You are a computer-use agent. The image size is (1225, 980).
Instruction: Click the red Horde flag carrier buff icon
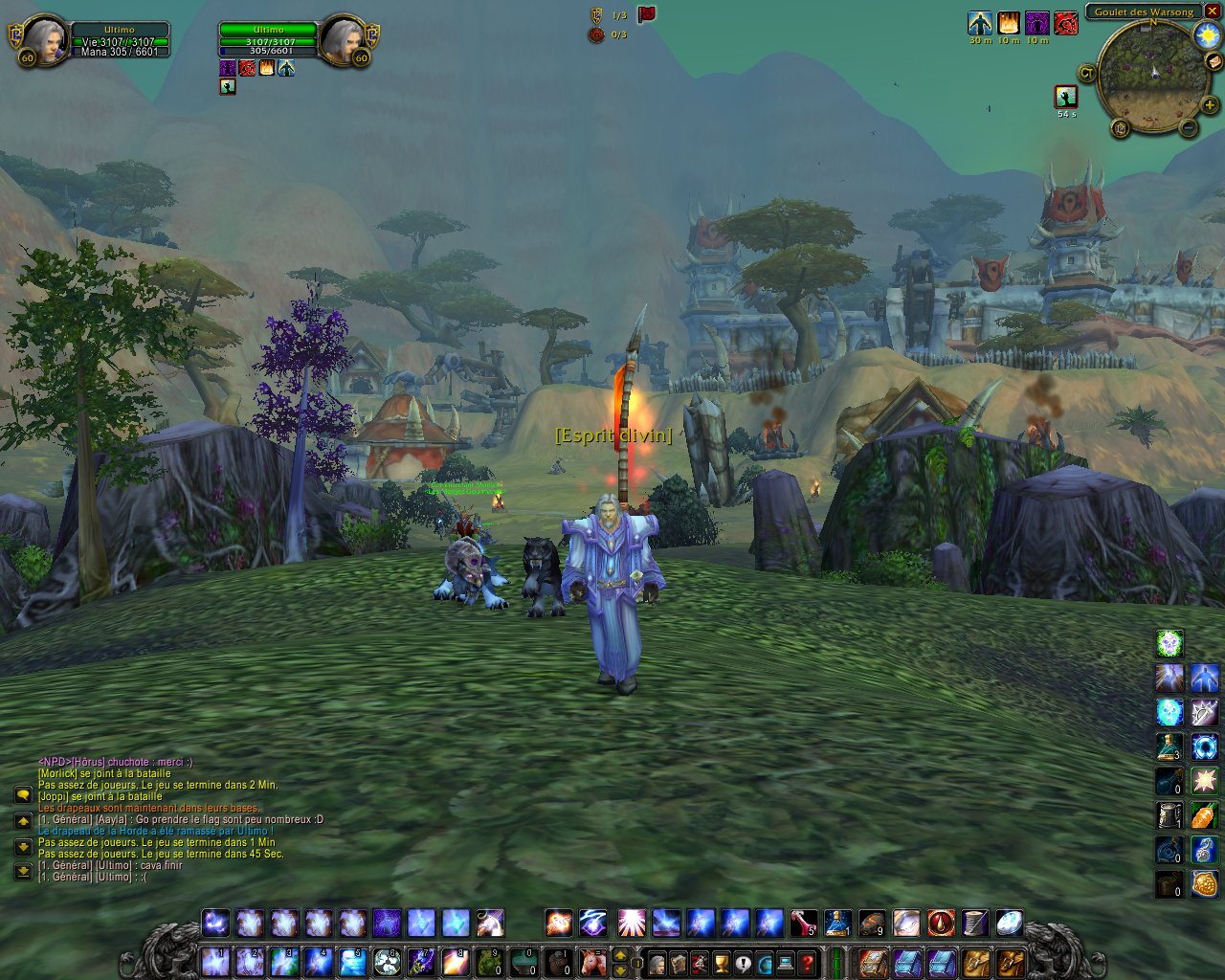point(1065,23)
